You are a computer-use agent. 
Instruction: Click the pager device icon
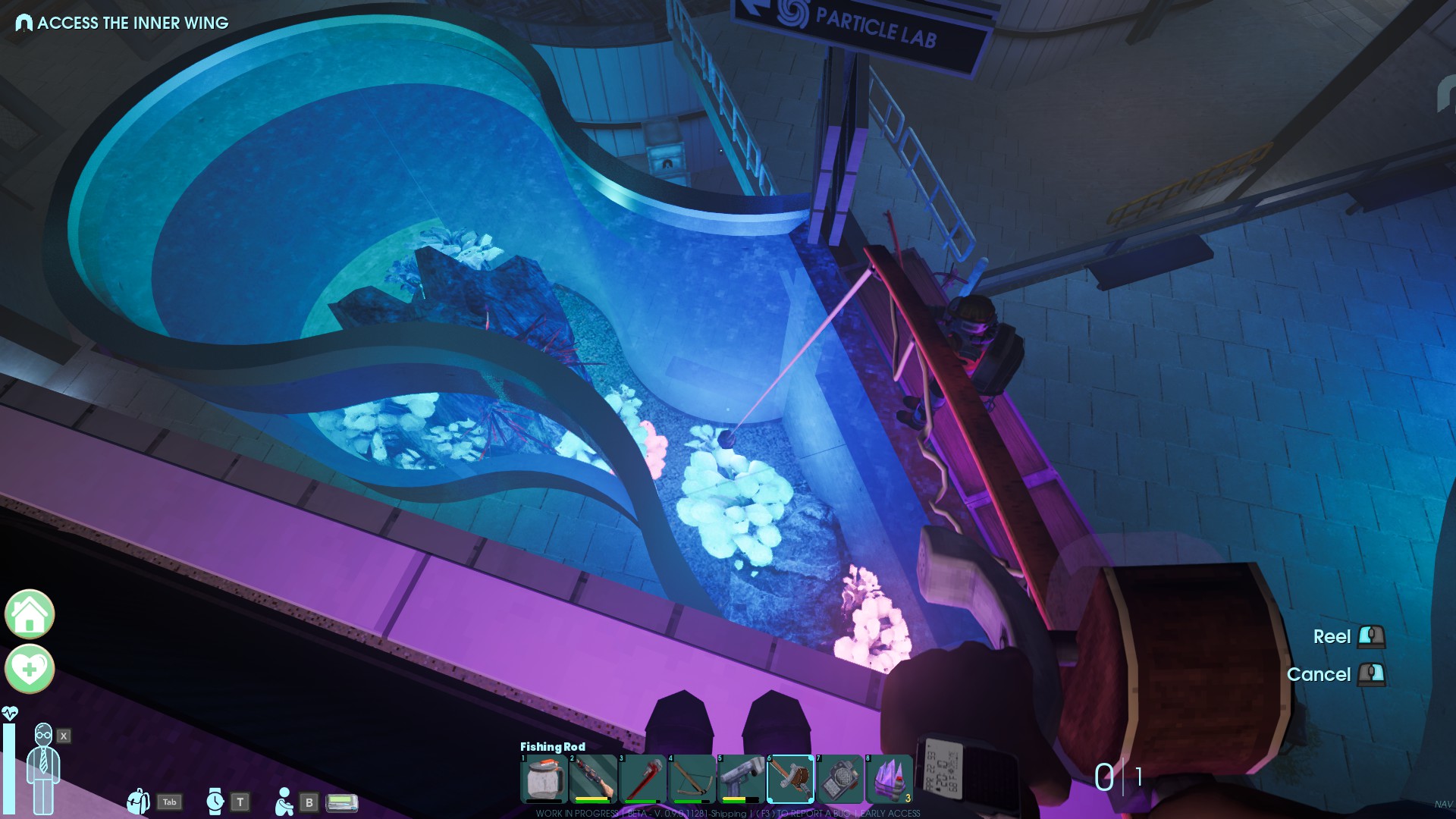tap(341, 802)
